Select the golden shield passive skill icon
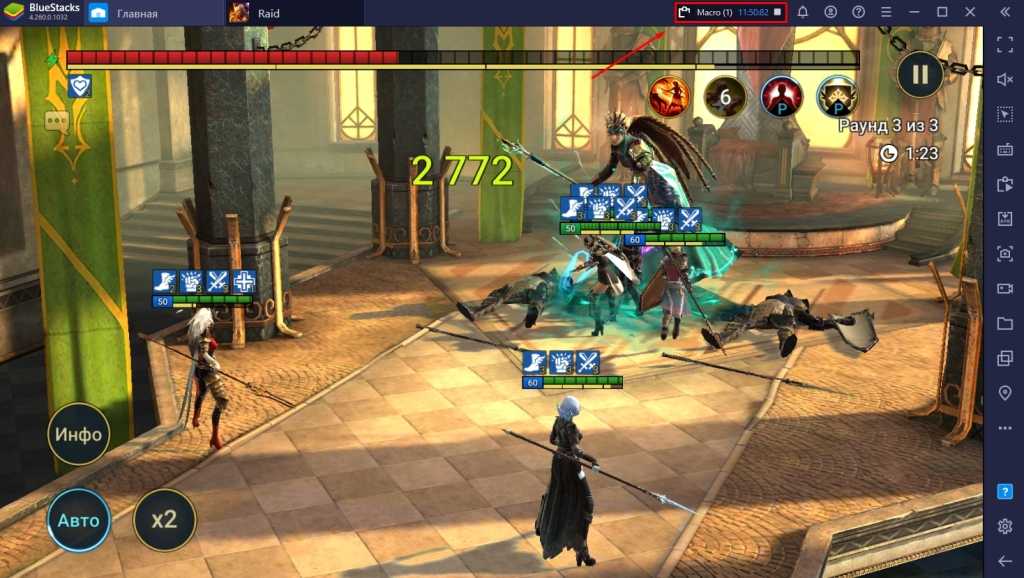This screenshot has height=578, width=1024. click(x=837, y=96)
